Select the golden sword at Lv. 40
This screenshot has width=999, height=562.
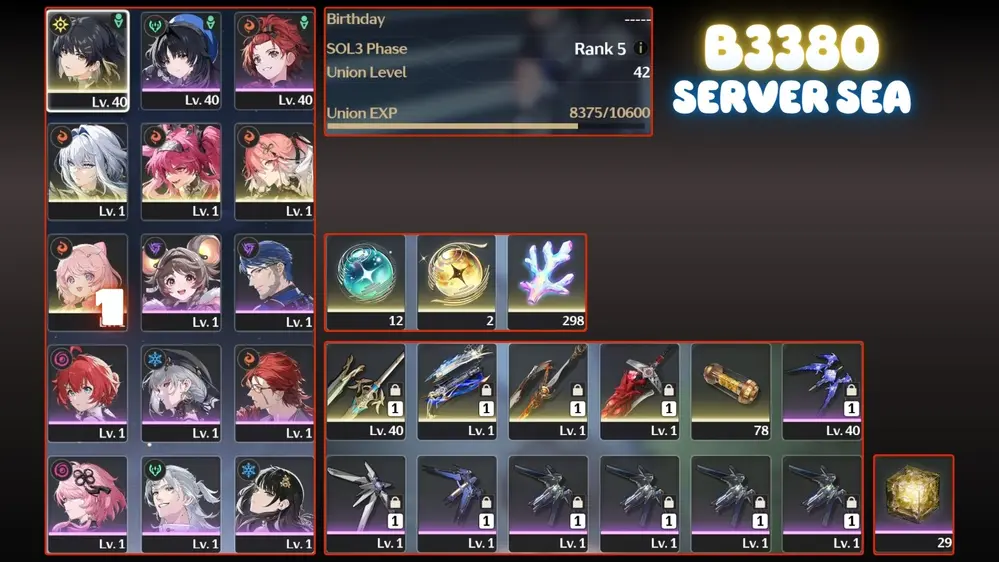coord(365,390)
